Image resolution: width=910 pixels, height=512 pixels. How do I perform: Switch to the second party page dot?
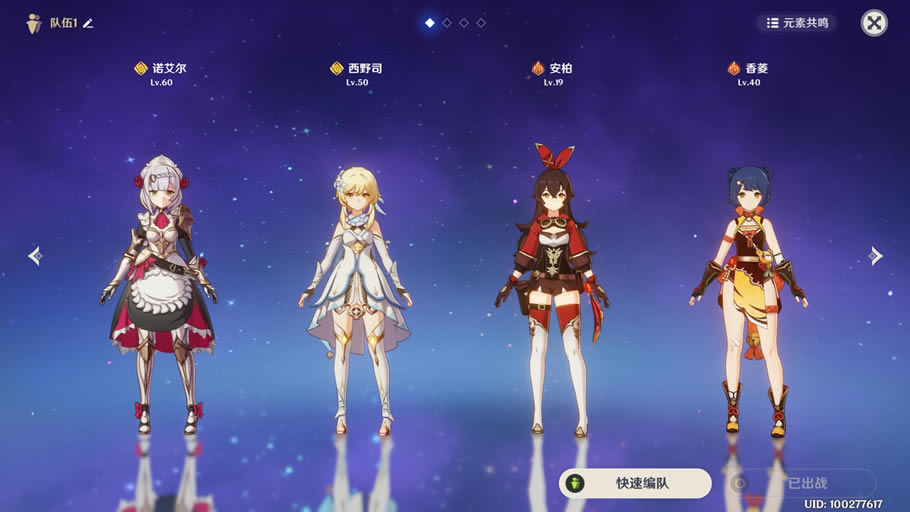tap(447, 22)
